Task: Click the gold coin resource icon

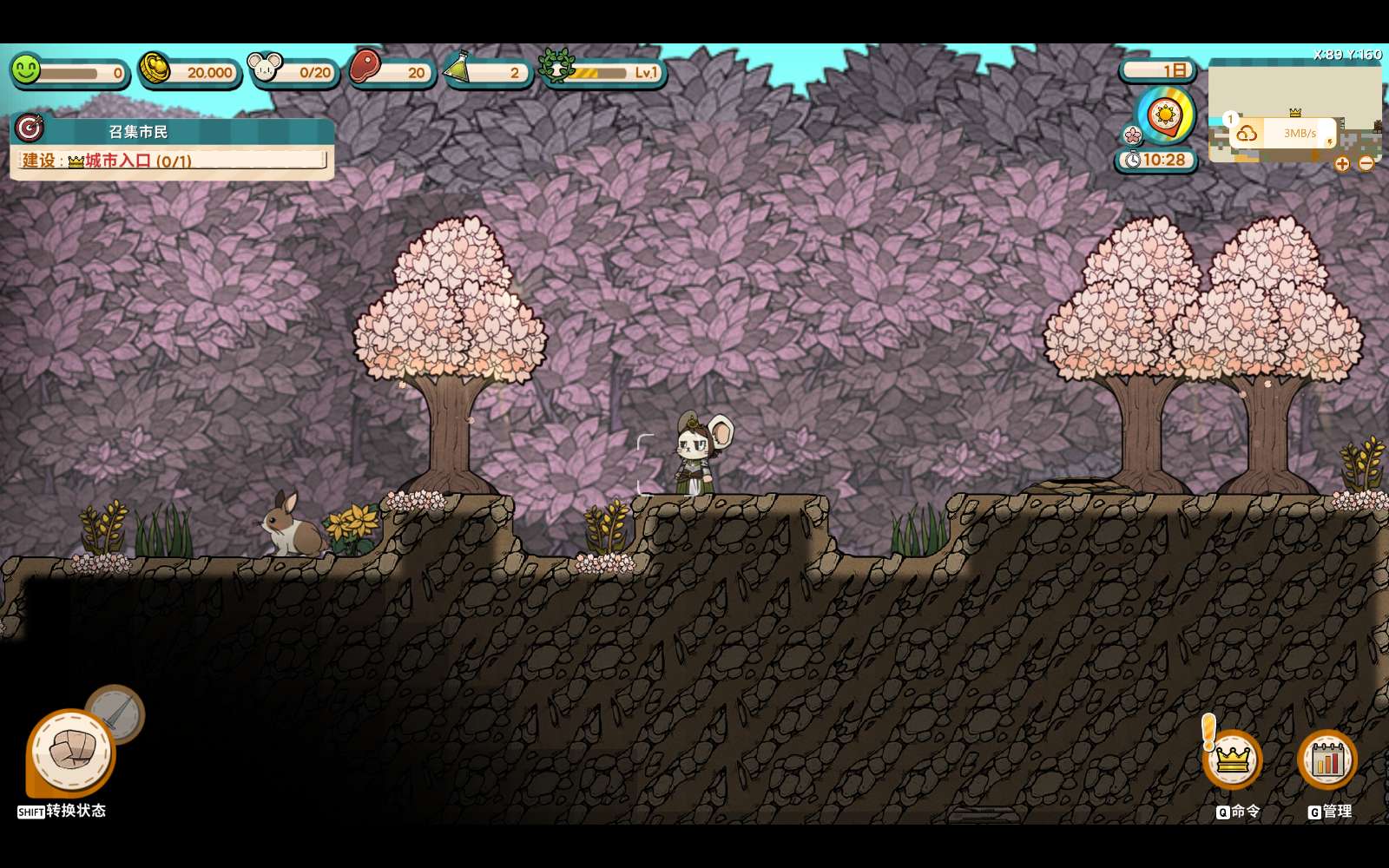Action: 155,68
